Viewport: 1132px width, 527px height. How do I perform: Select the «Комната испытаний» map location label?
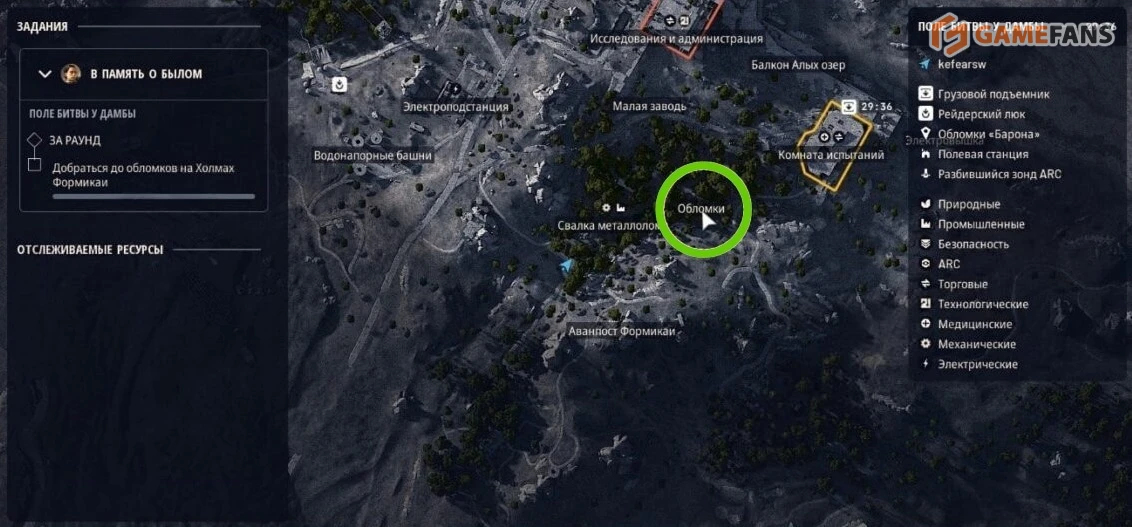(831, 155)
